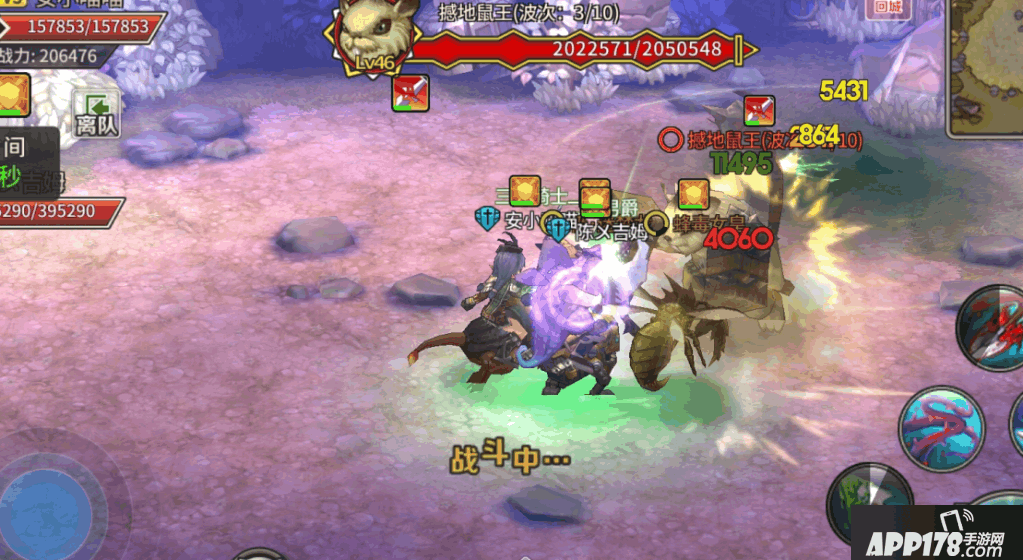Trigger the green skill on cooldown

(x=870, y=501)
